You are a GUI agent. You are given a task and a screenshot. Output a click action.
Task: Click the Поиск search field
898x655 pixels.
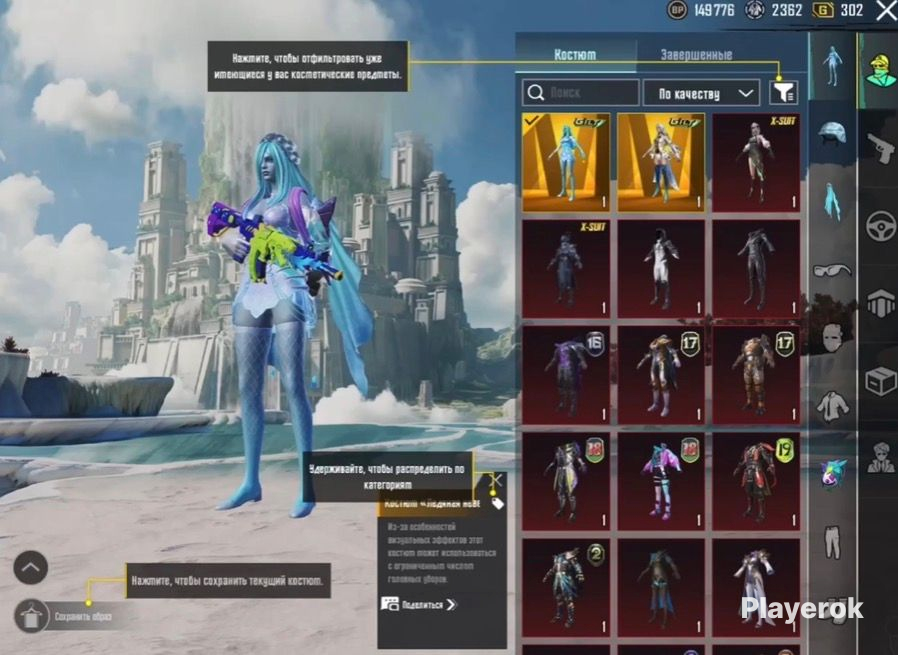coord(581,93)
